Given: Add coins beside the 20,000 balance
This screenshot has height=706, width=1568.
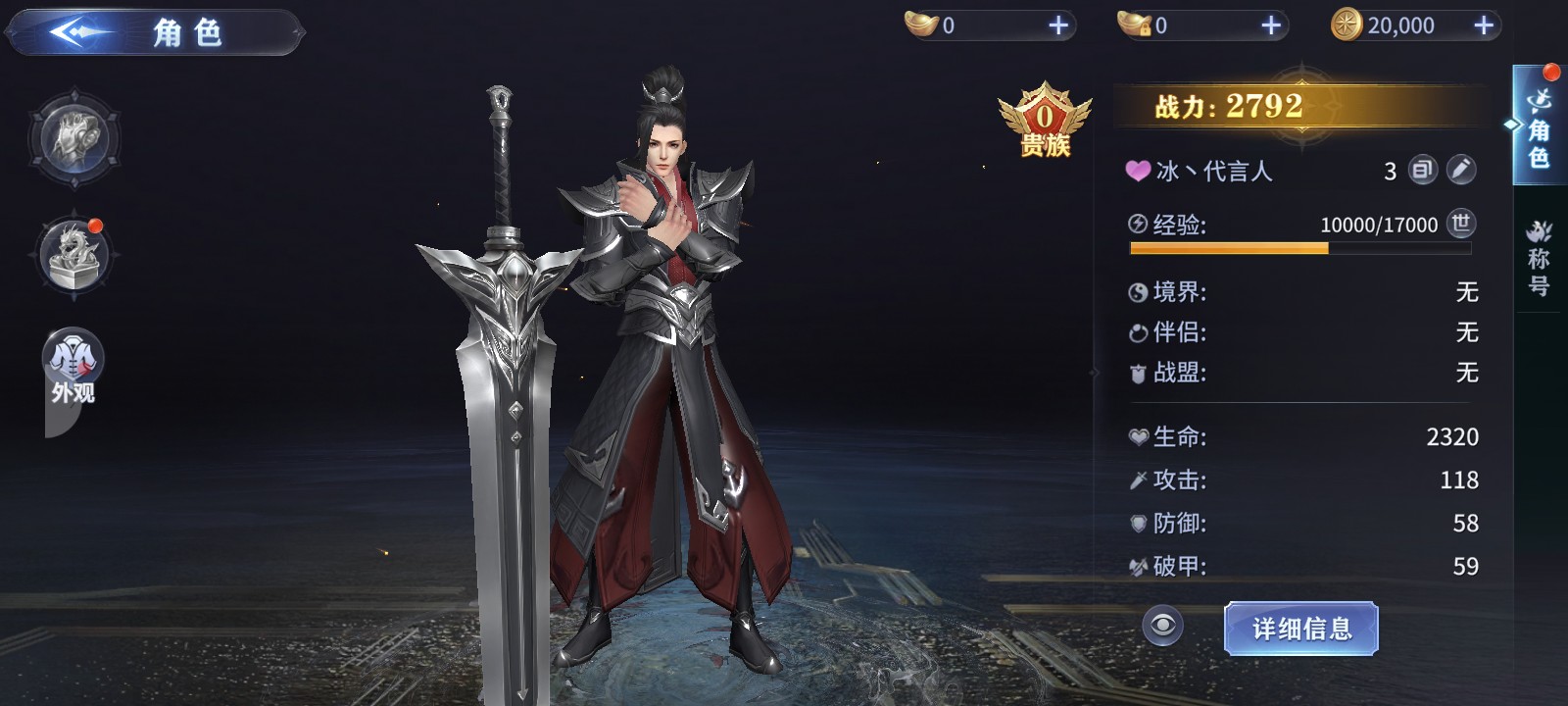Looking at the screenshot, I should pos(1484,25).
